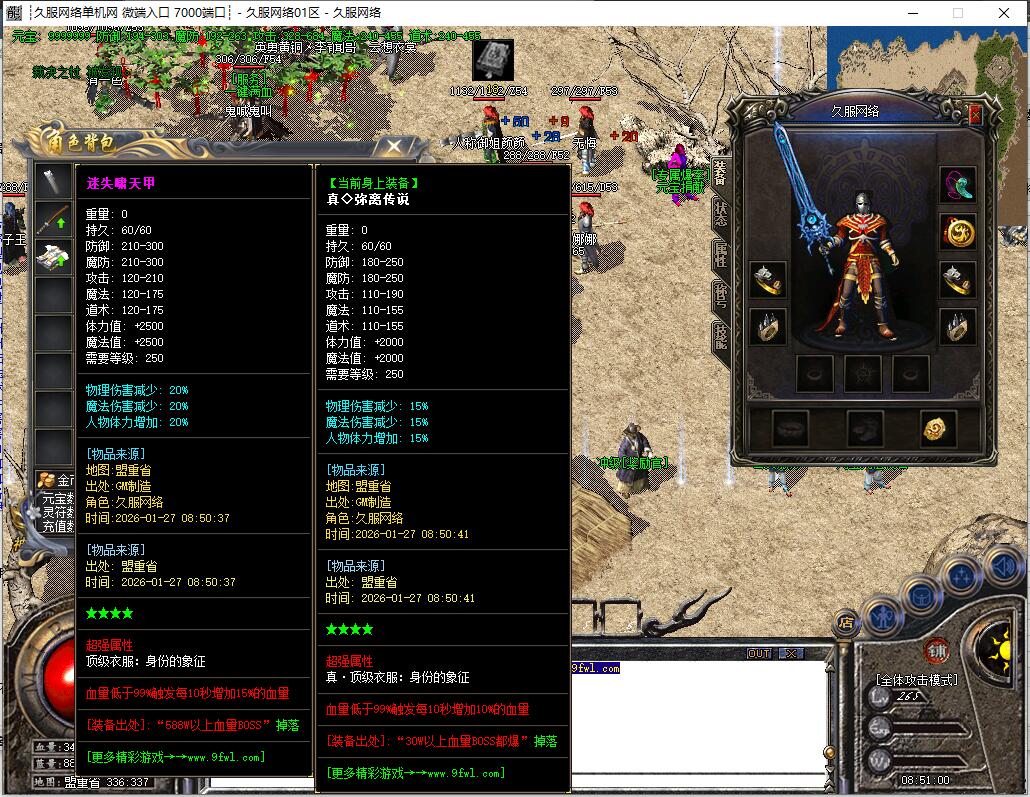This screenshot has width=1030, height=797.
Task: Select the 装备 equipment tab
Action: [720, 172]
